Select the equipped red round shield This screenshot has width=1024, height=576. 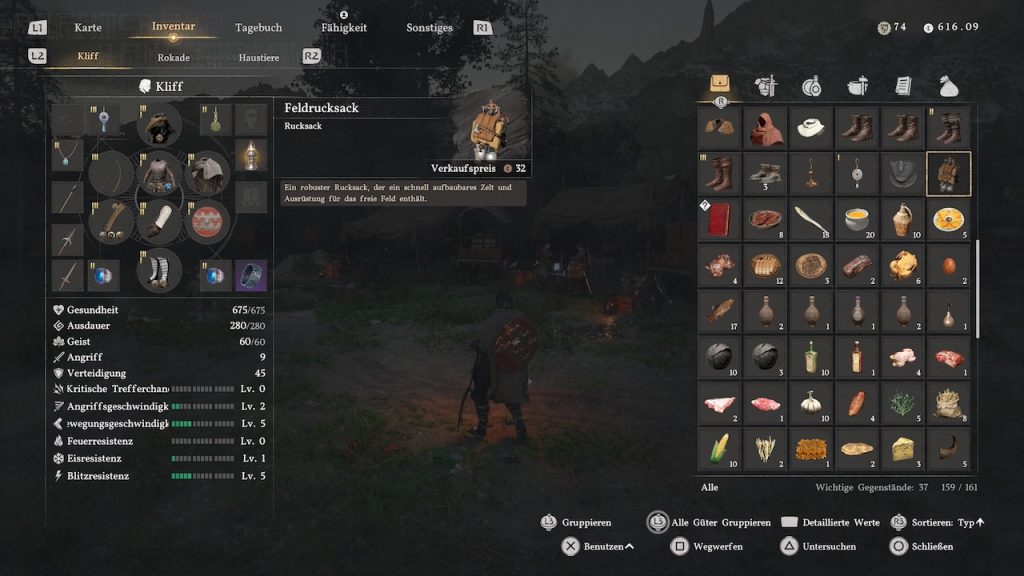click(x=209, y=221)
